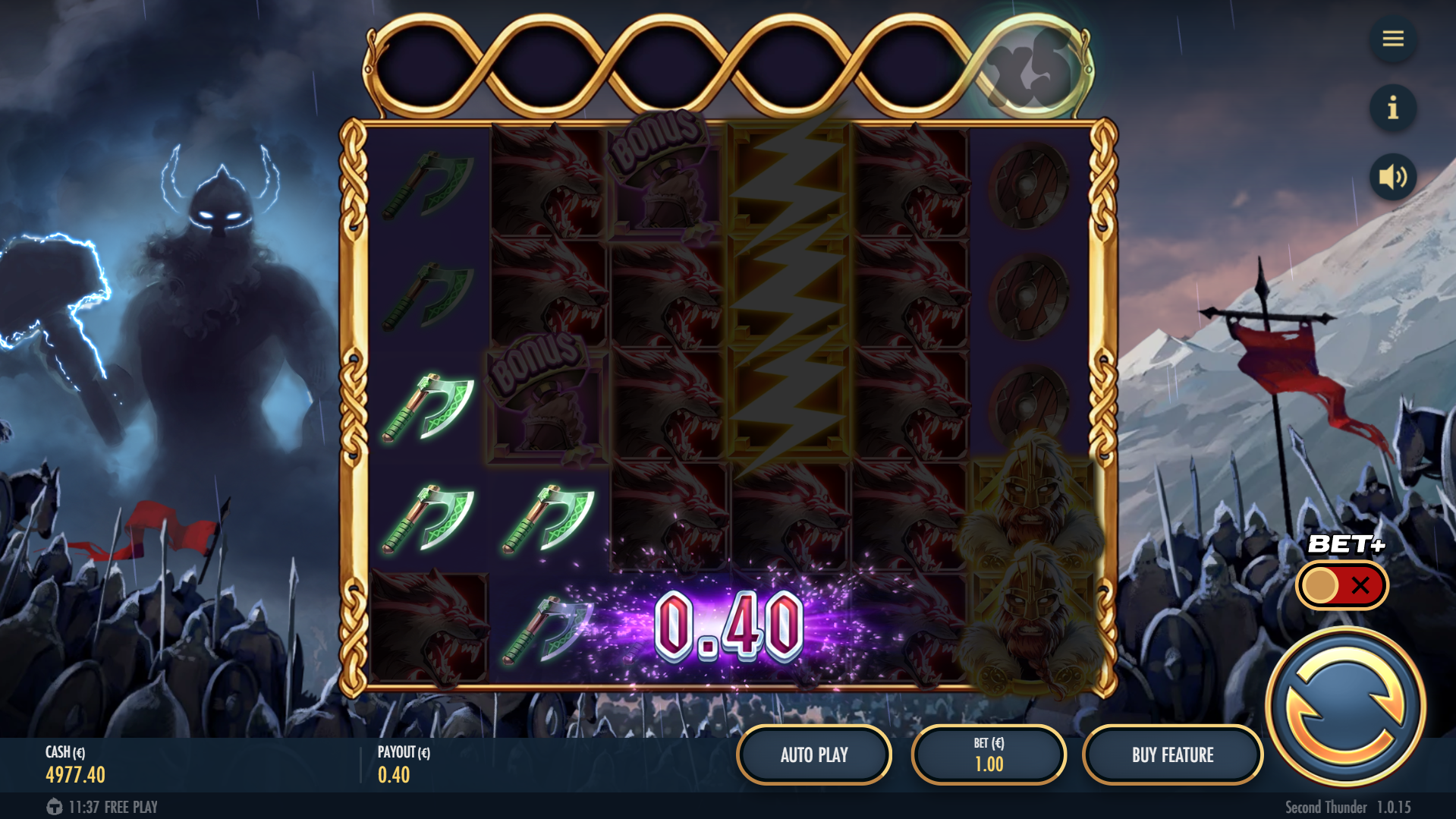Open the hamburger menu
Image resolution: width=1456 pixels, height=819 pixels.
1392,39
